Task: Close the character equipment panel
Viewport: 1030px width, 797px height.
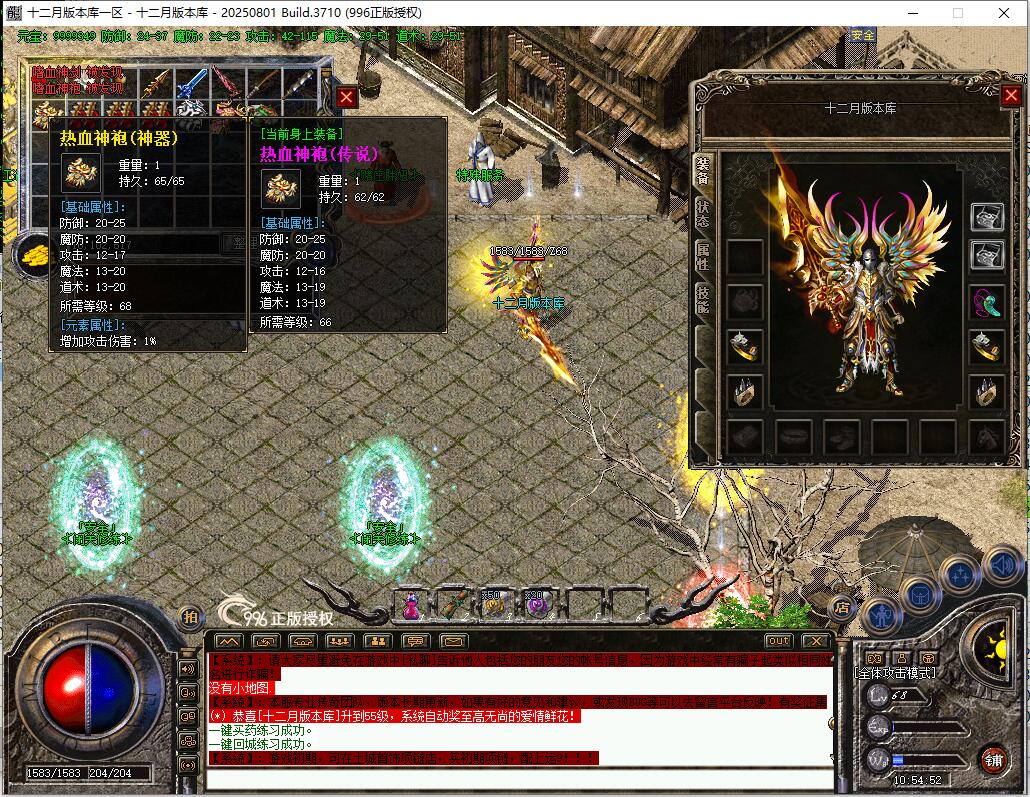Action: (x=1010, y=96)
